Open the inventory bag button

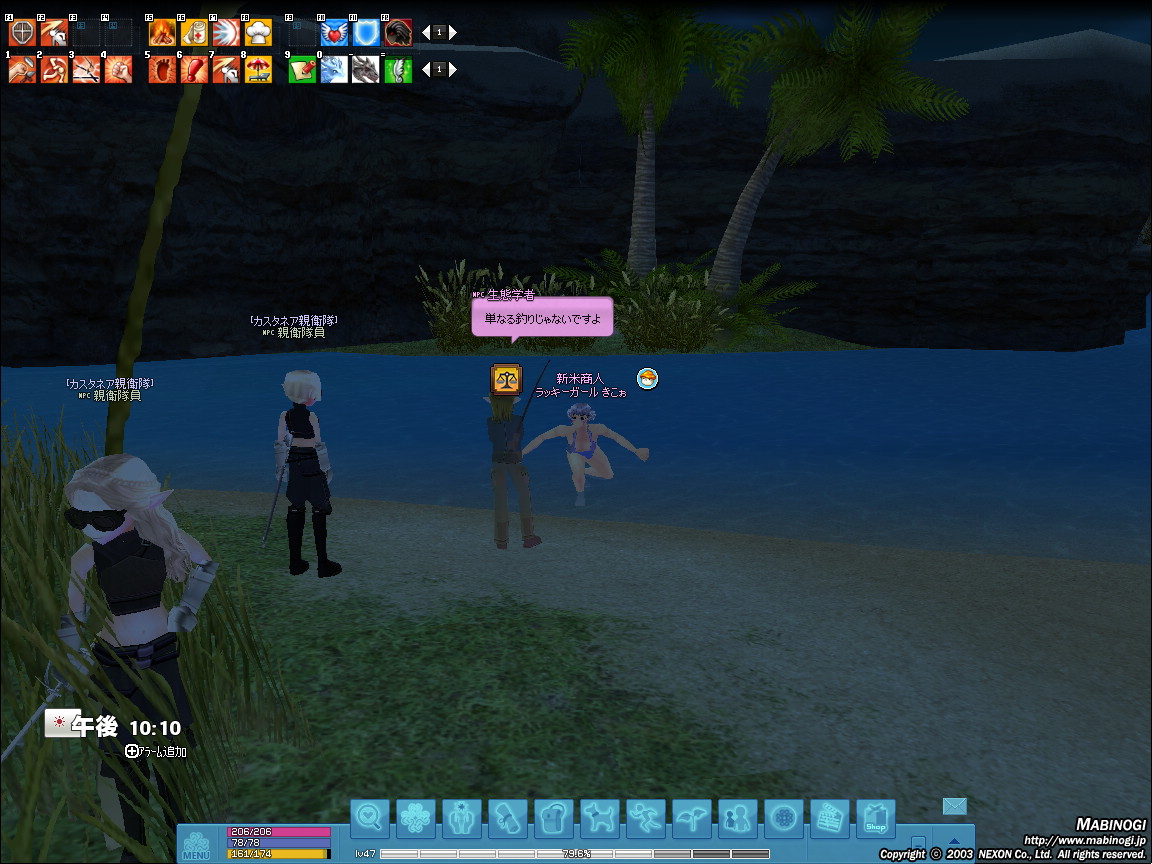click(554, 819)
